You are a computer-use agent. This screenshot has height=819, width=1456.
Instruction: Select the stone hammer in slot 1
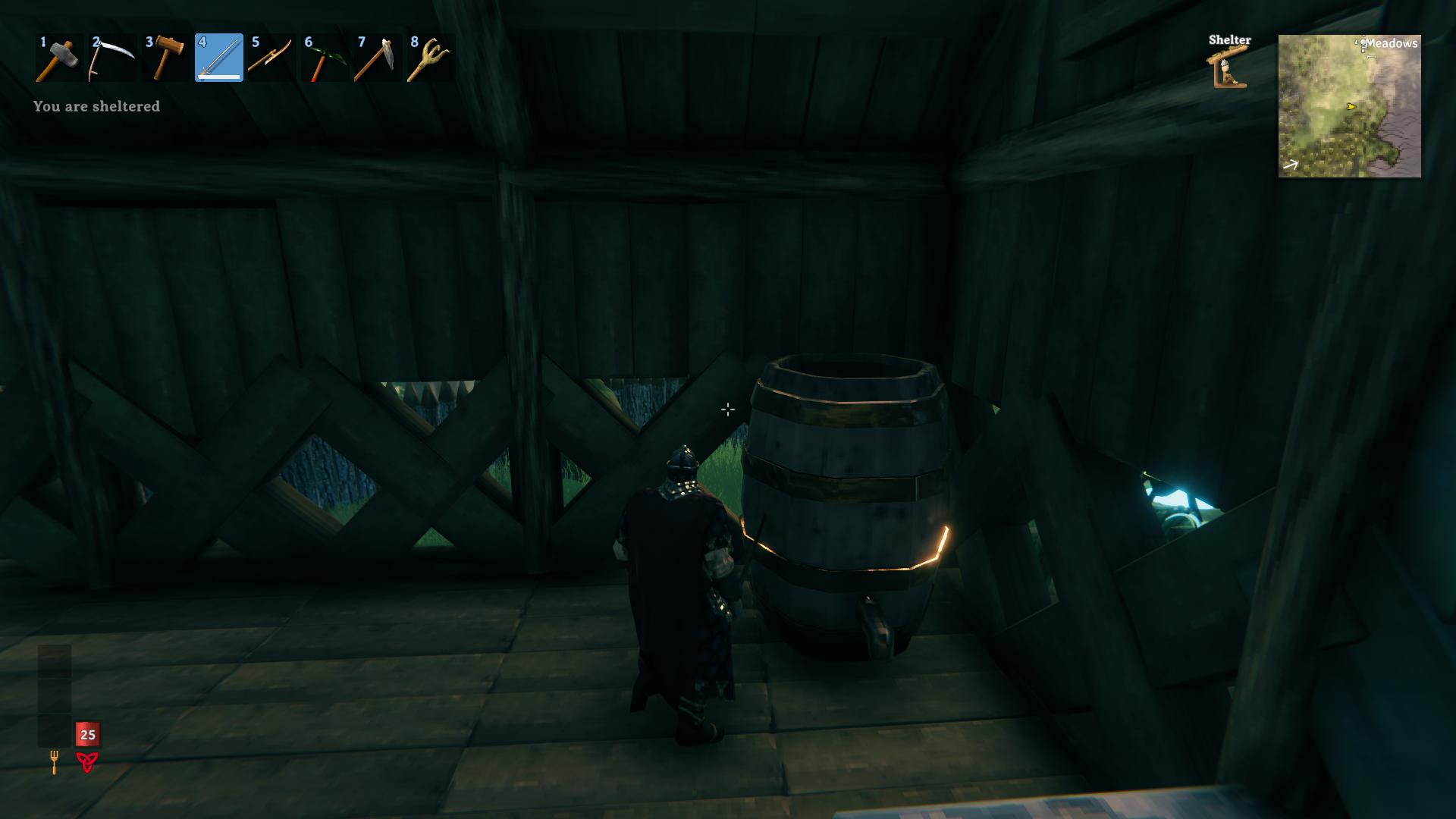pos(59,58)
